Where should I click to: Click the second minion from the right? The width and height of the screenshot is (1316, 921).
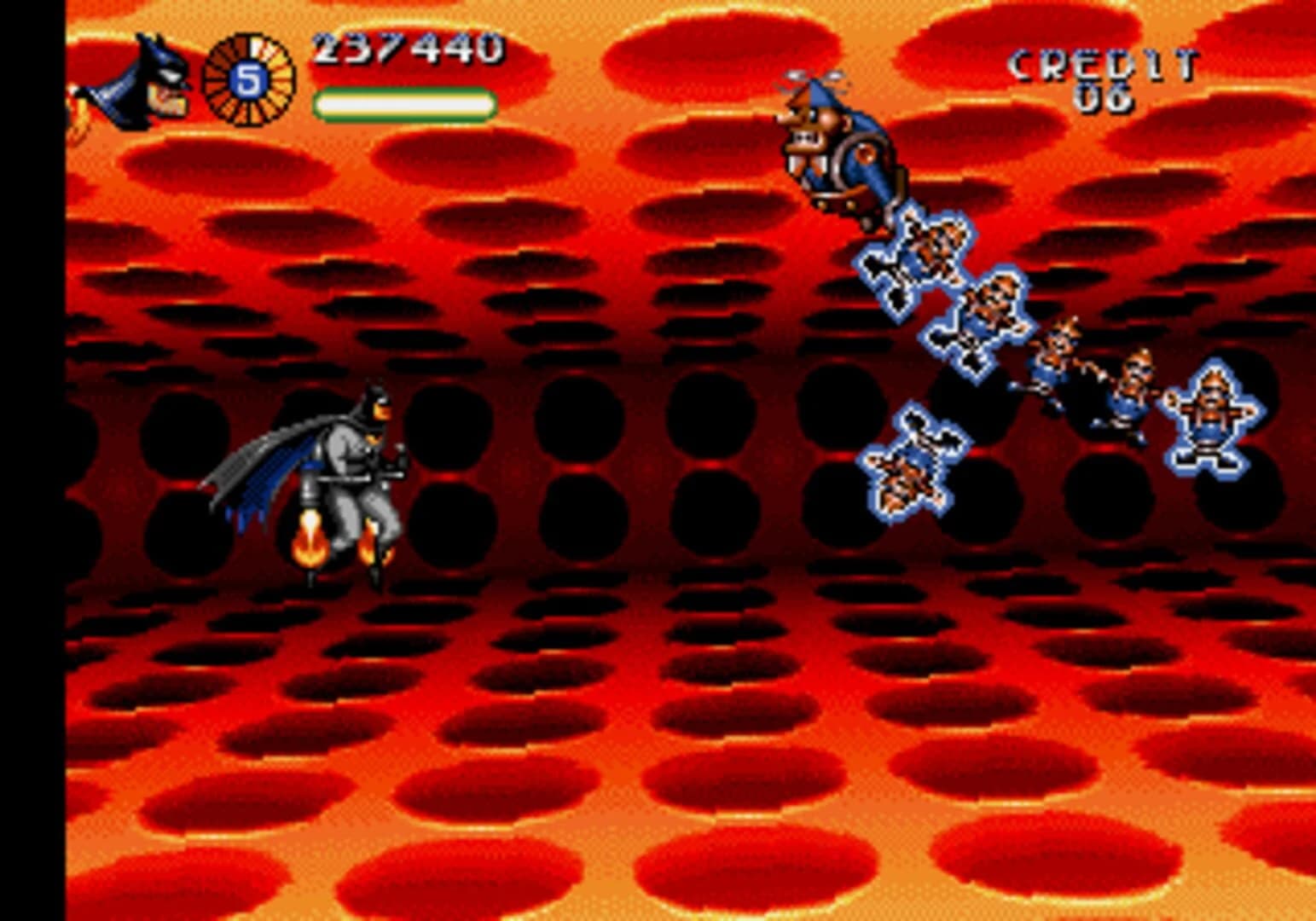pyautogui.click(x=1134, y=384)
